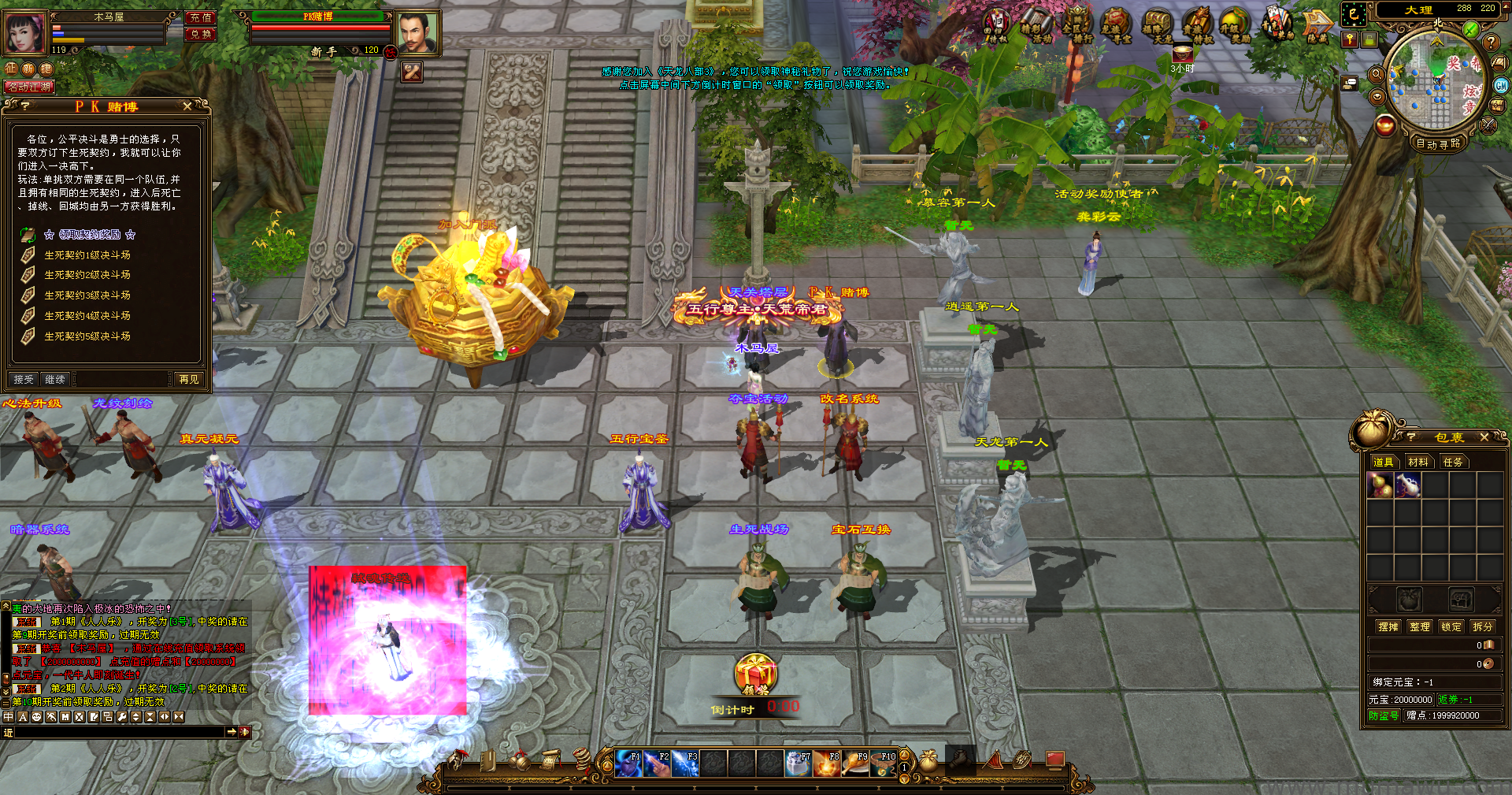Click the 隐藏 arrow to hide icons

pyautogui.click(x=1317, y=26)
